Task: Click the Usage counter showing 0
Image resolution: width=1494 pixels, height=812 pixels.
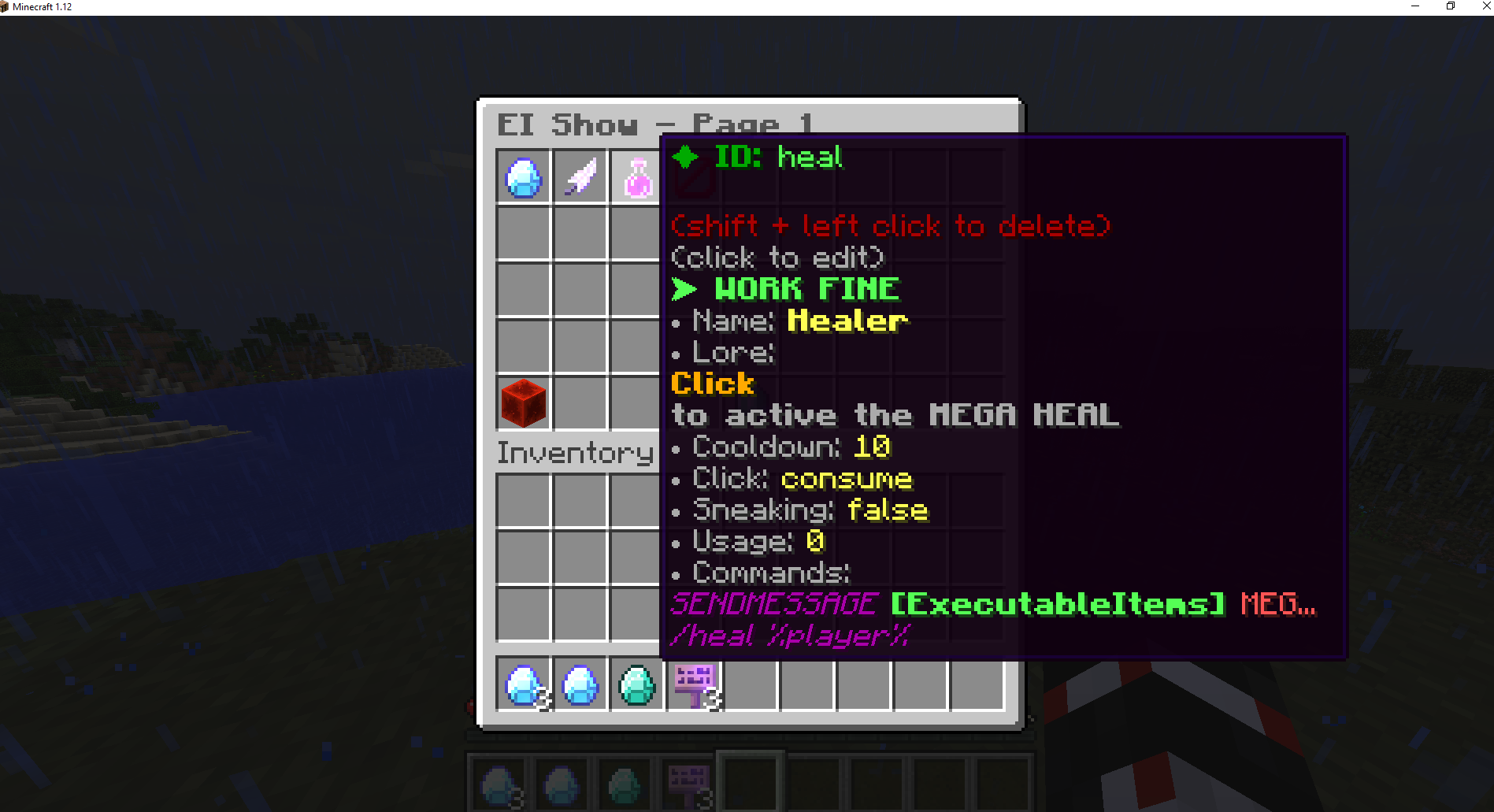Action: click(816, 541)
